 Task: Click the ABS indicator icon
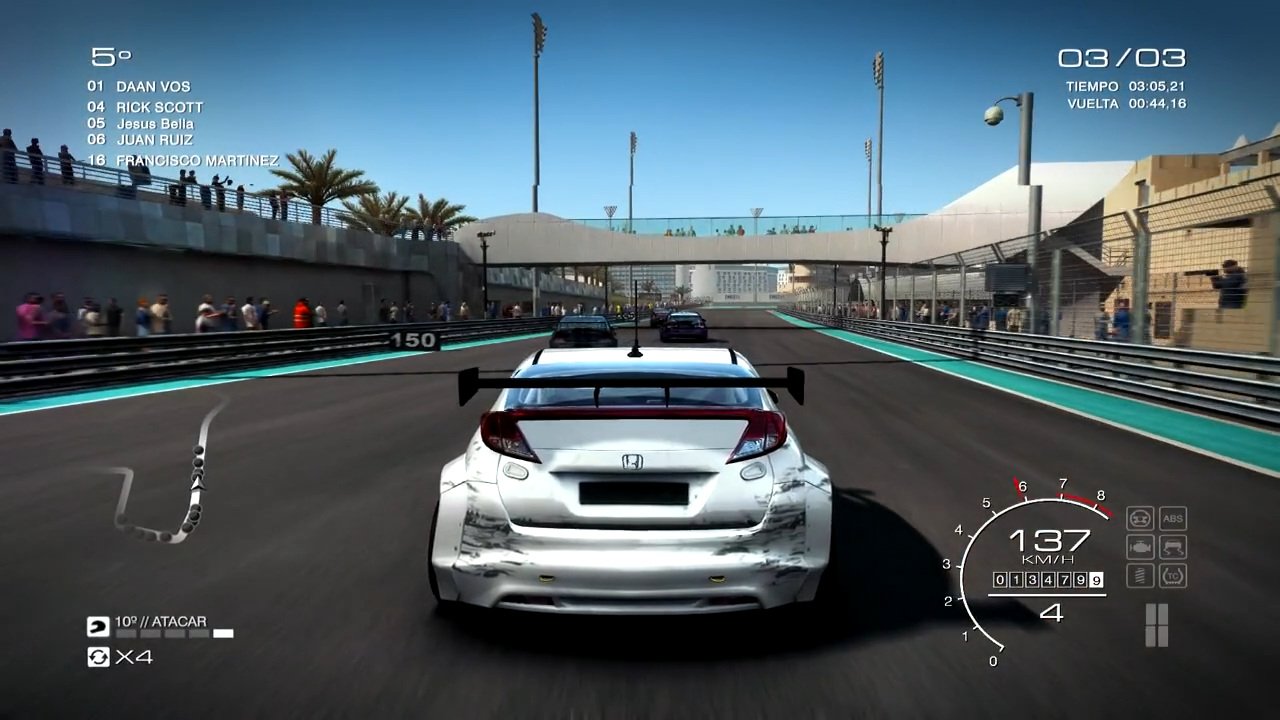(1173, 518)
